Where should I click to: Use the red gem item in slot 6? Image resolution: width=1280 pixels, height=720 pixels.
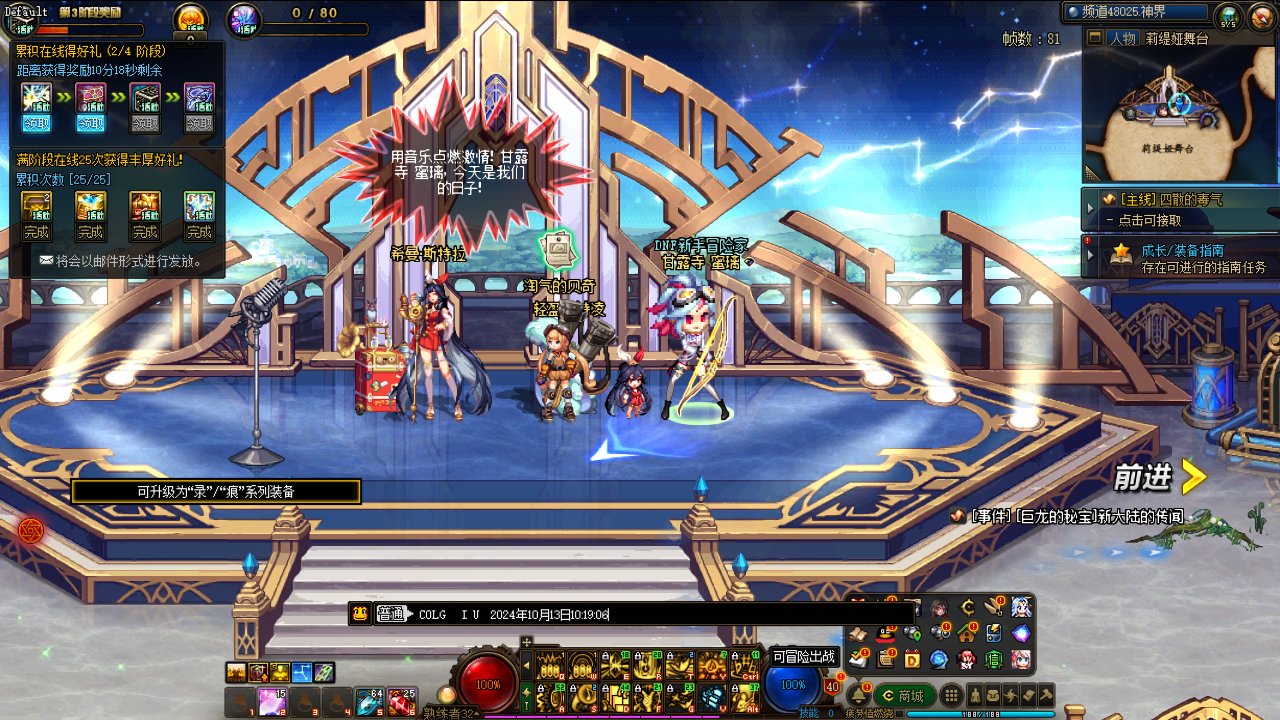(x=402, y=703)
